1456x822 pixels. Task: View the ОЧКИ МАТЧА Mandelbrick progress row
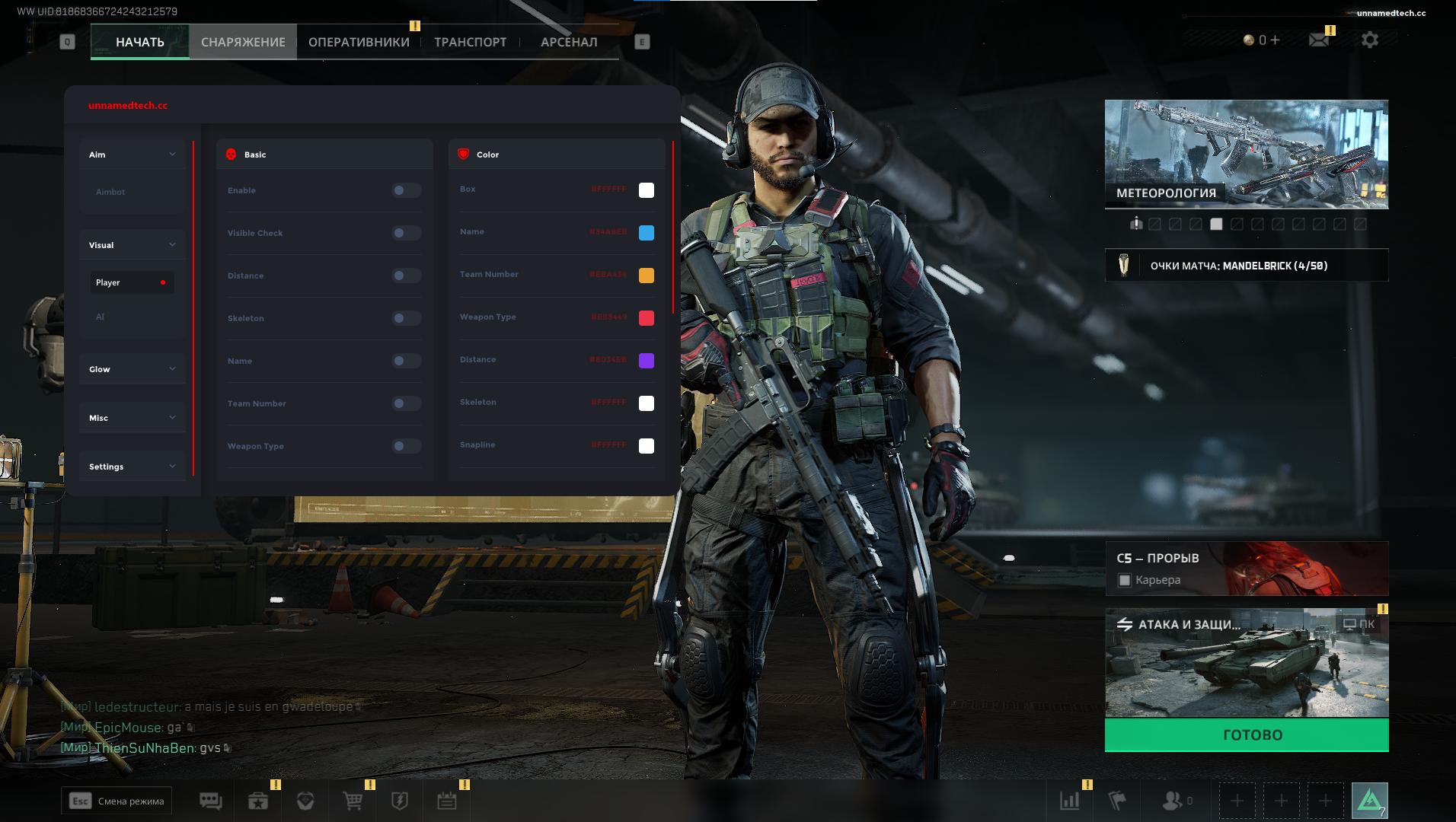pyautogui.click(x=1246, y=266)
